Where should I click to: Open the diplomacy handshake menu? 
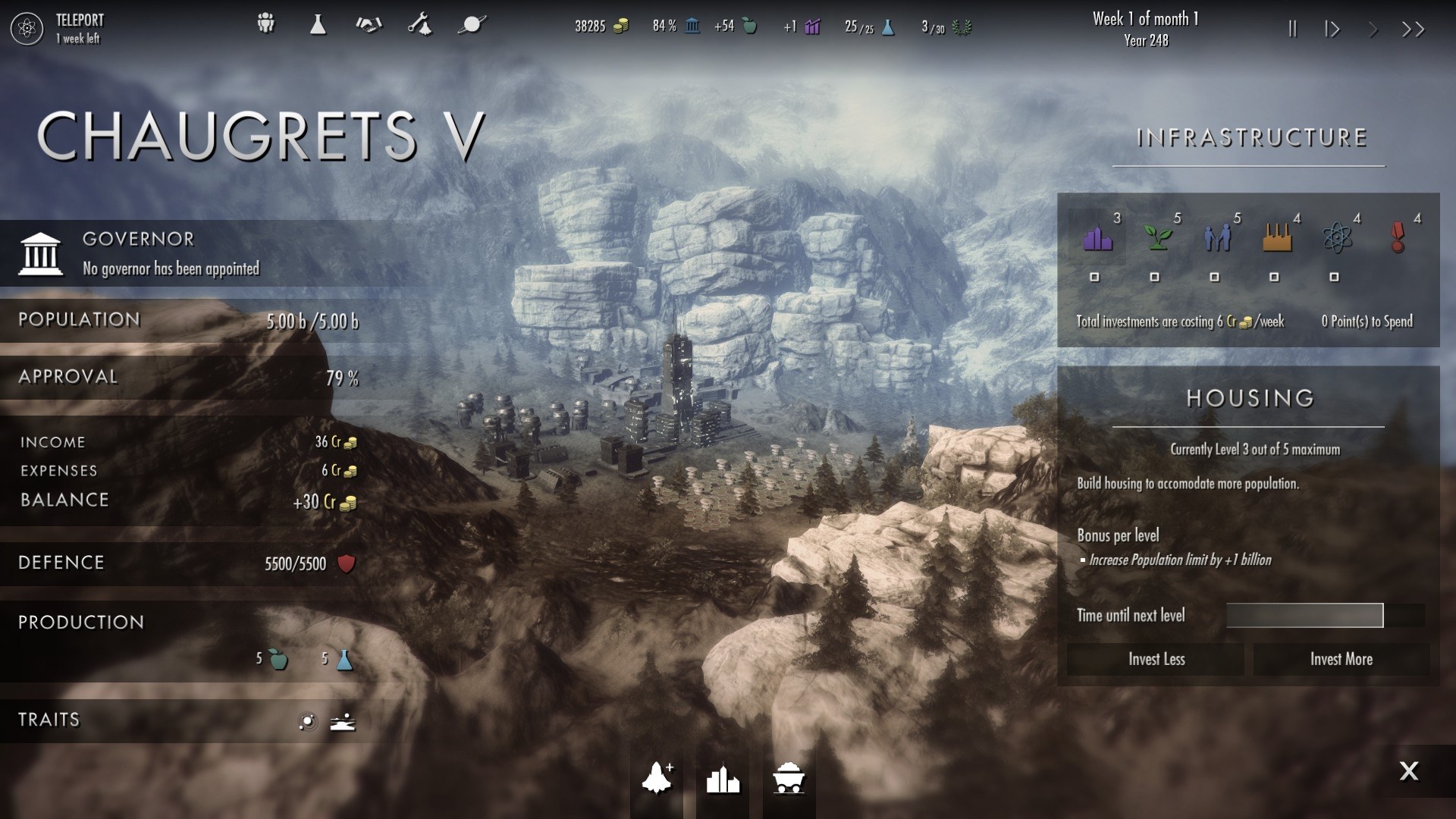(x=369, y=24)
